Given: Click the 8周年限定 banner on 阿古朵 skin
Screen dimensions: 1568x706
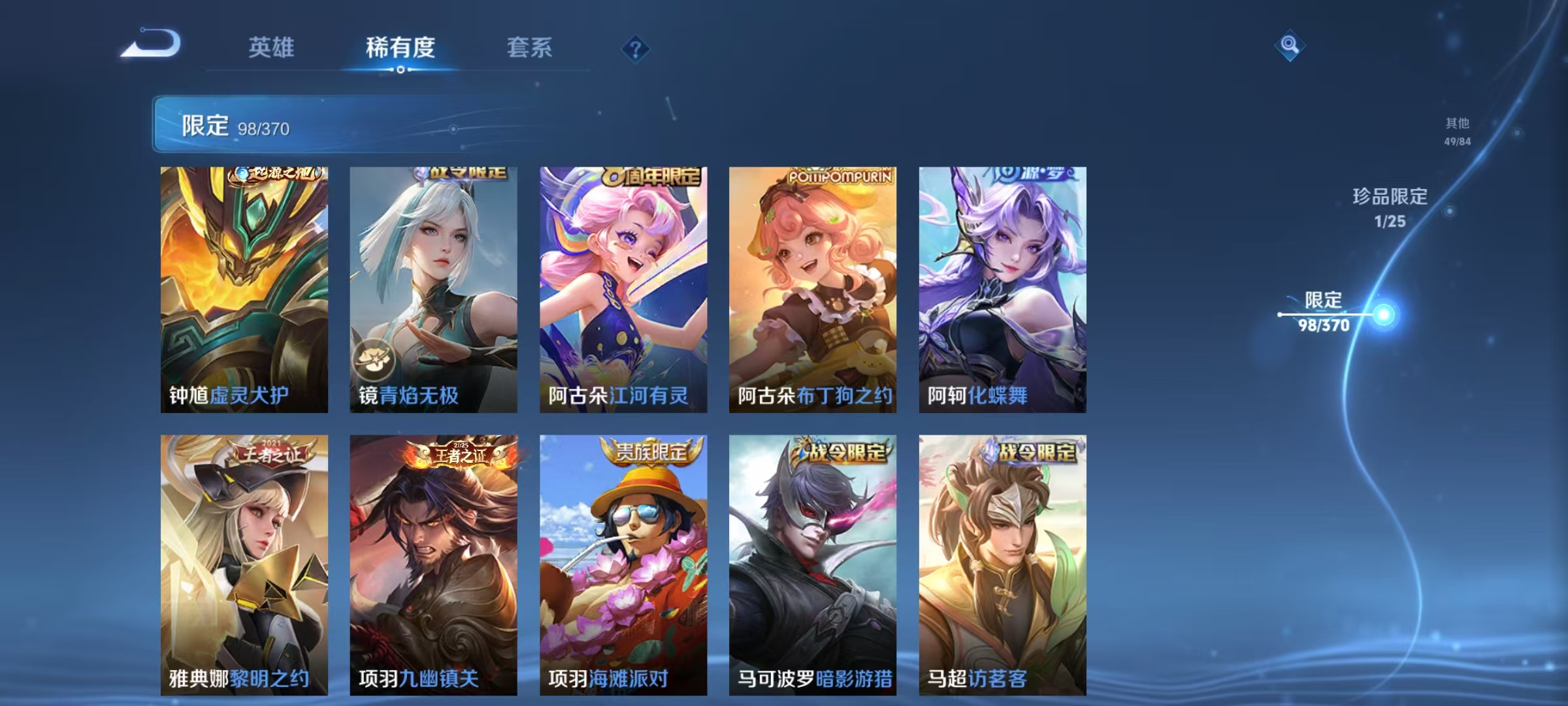Looking at the screenshot, I should click(649, 175).
